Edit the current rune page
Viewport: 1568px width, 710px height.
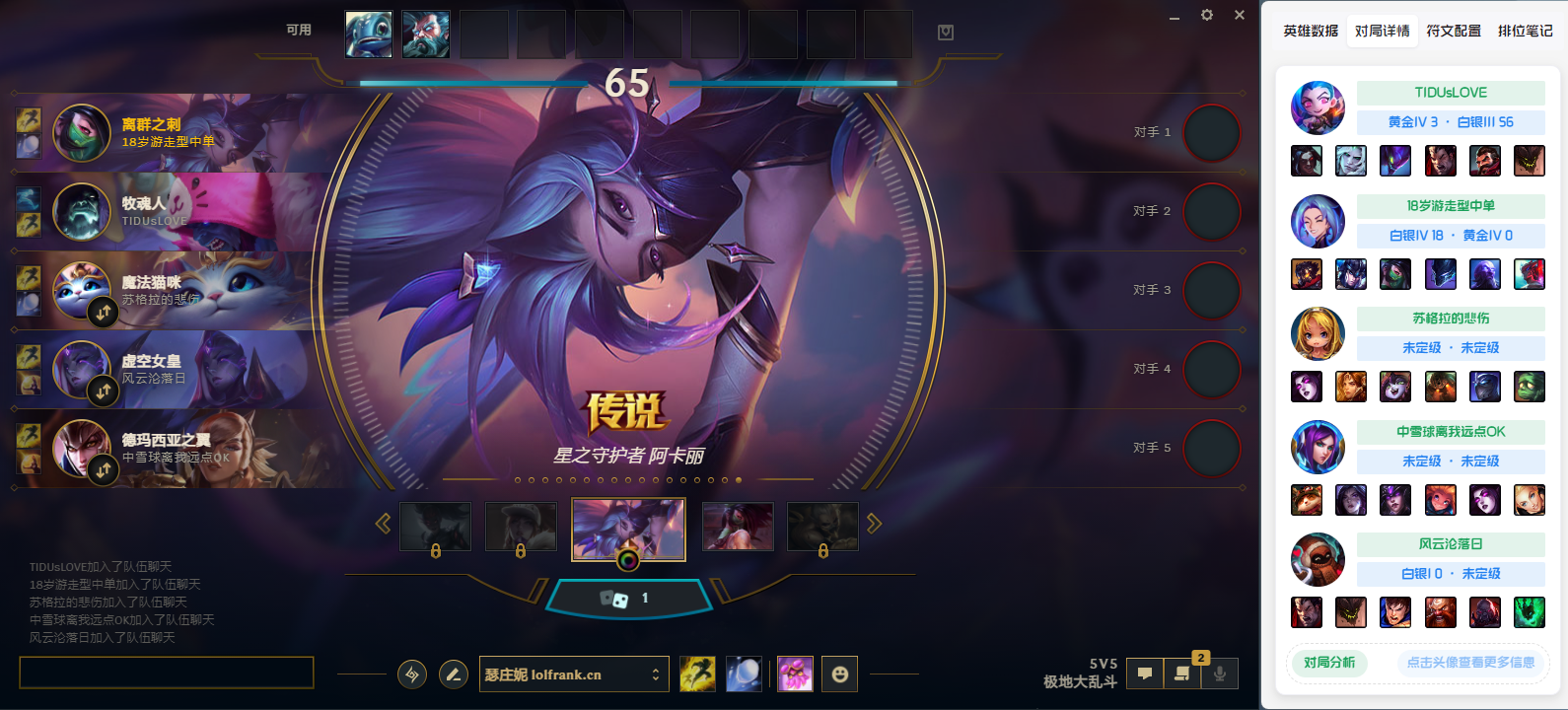[454, 674]
